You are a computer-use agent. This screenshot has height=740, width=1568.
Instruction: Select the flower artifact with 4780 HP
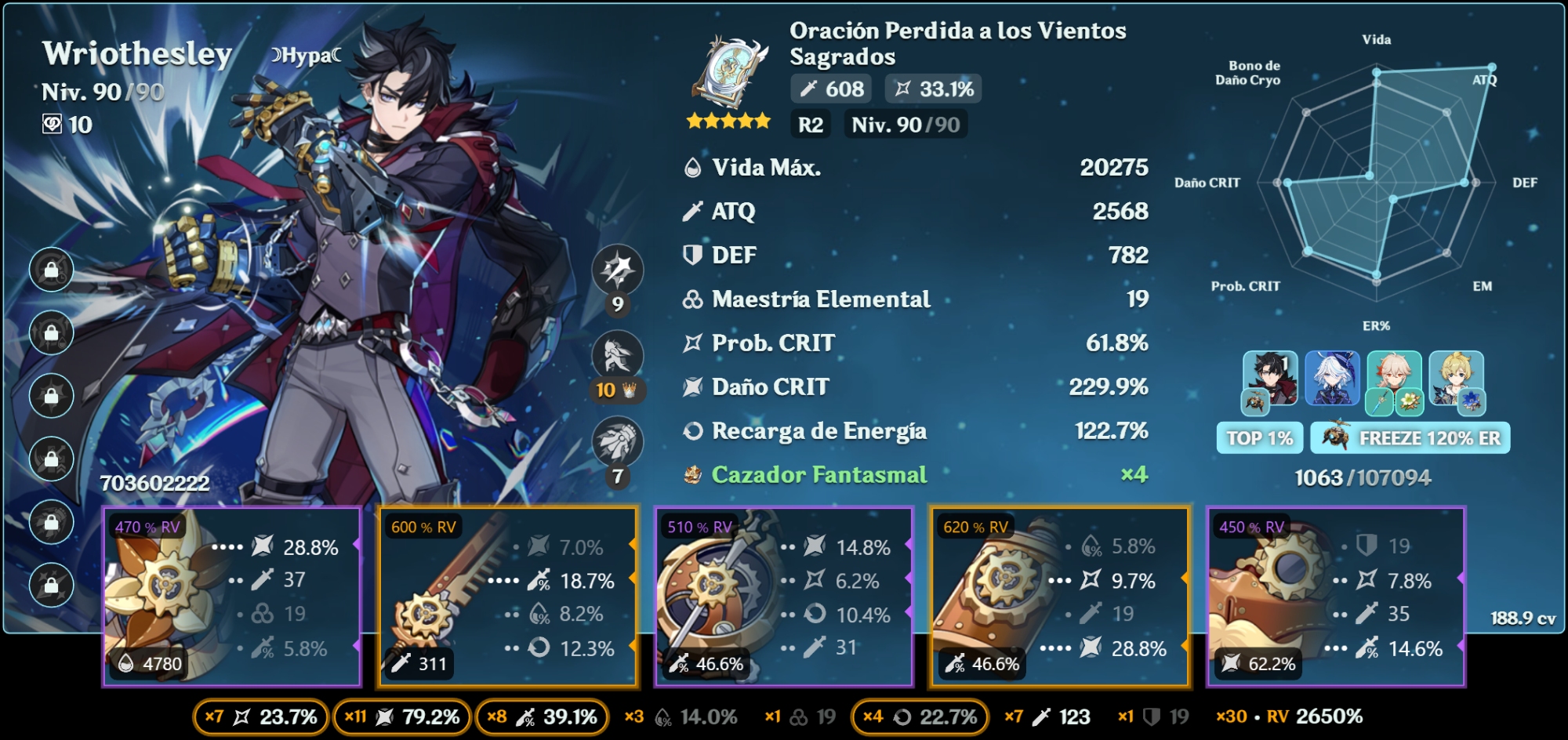tap(232, 597)
